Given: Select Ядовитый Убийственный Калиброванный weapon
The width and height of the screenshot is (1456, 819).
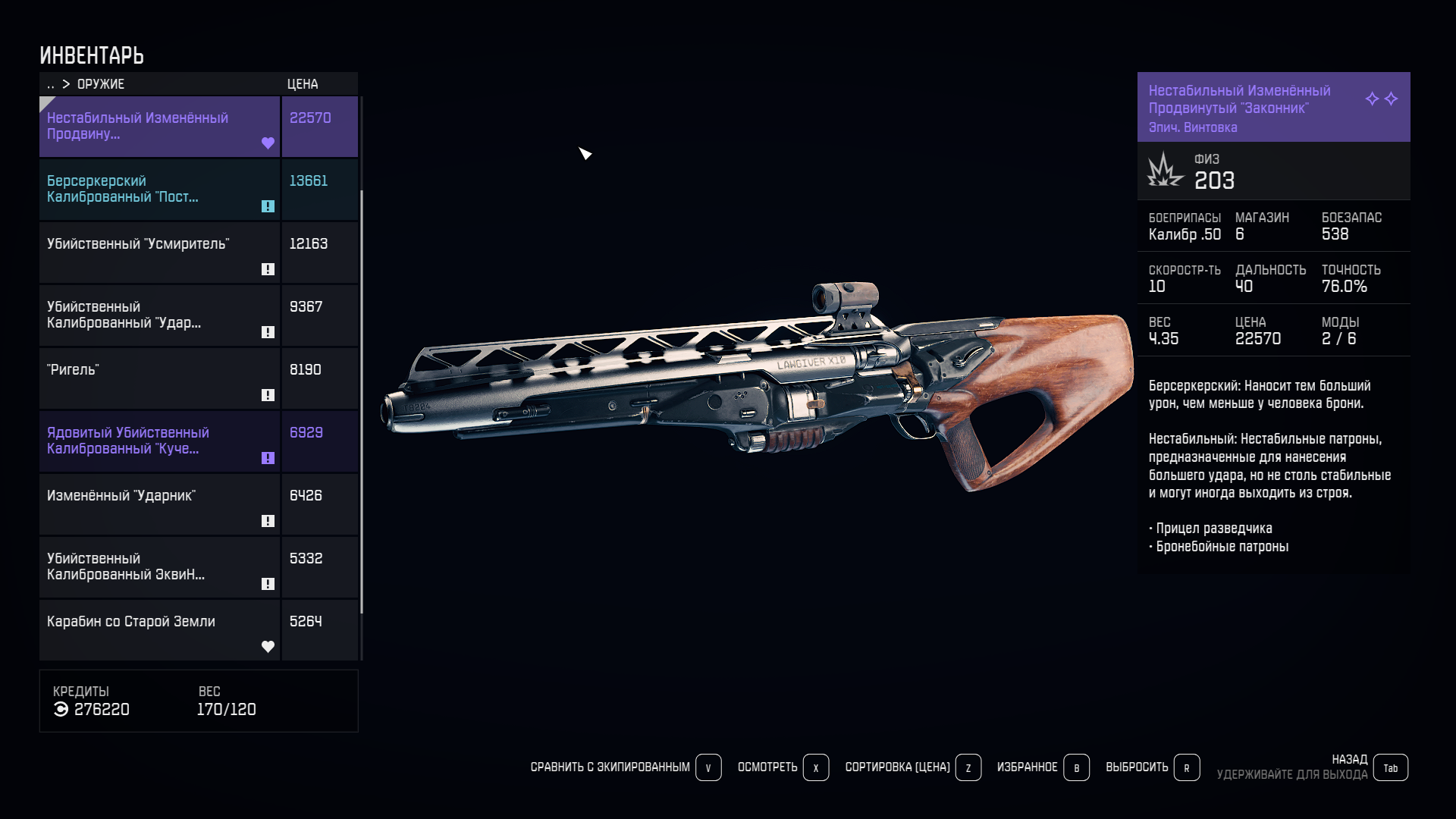Looking at the screenshot, I should pos(159,441).
